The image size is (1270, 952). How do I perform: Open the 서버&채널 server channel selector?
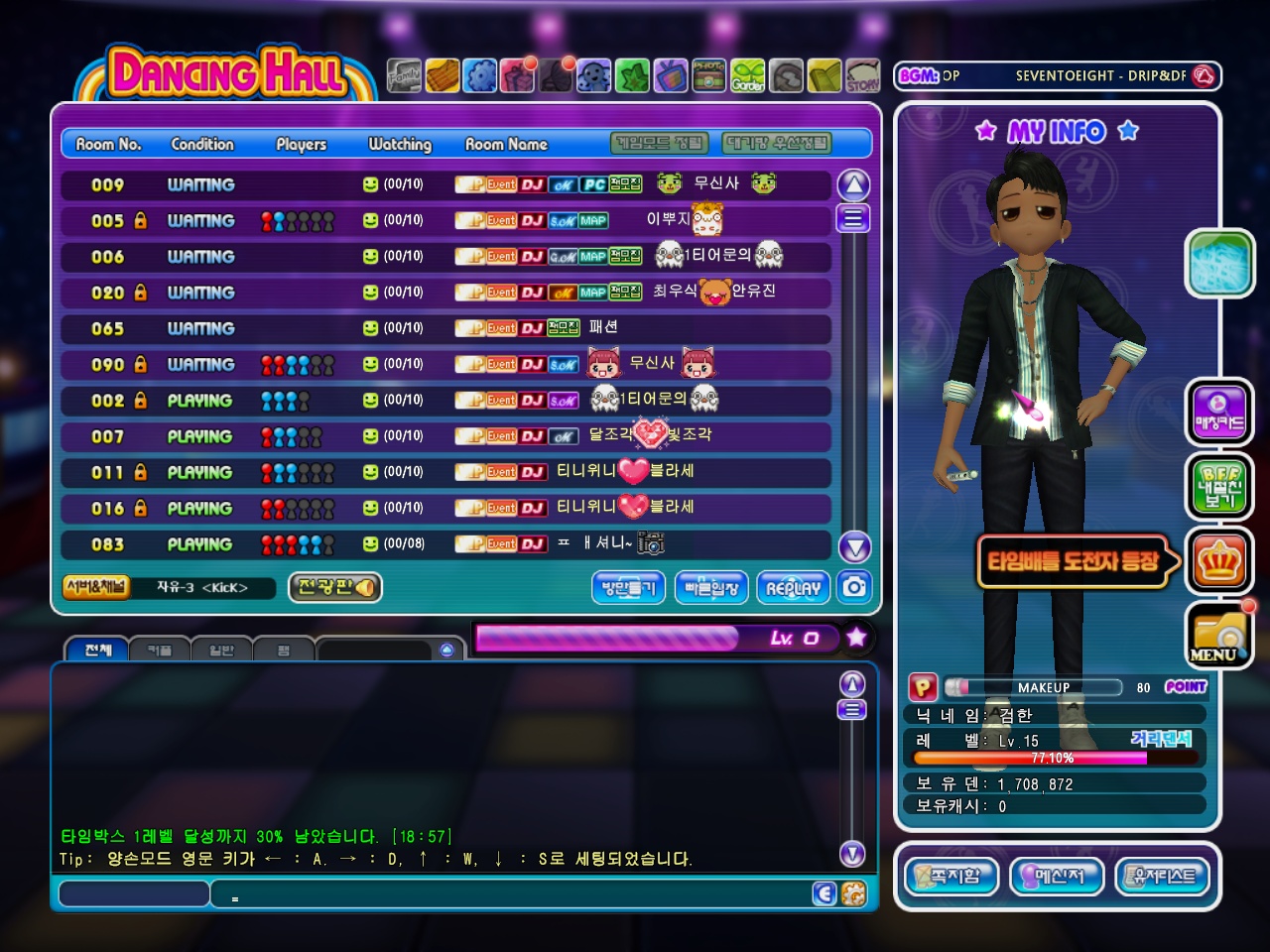click(x=95, y=587)
